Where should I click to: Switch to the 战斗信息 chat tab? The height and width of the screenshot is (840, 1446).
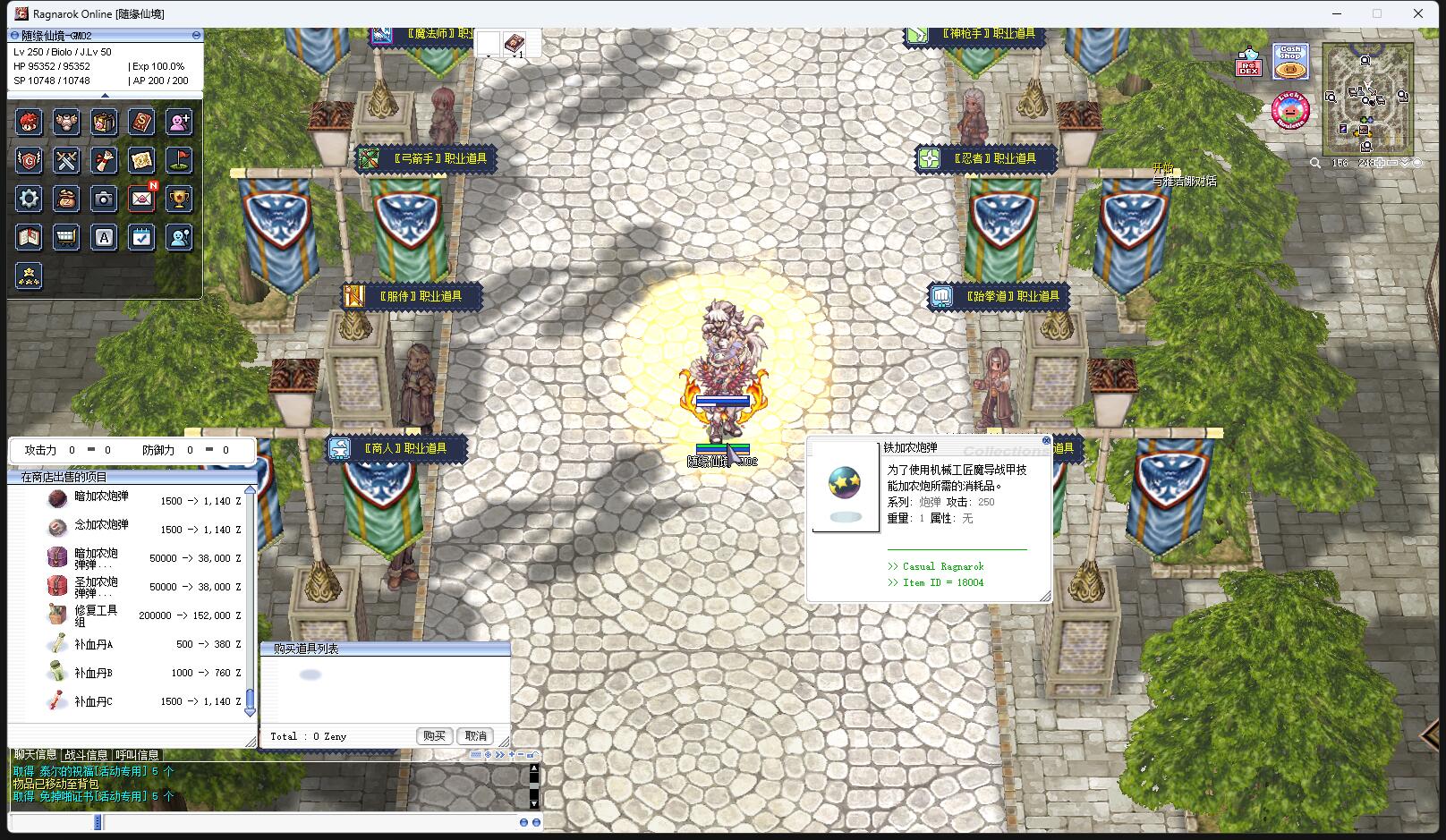[86, 755]
